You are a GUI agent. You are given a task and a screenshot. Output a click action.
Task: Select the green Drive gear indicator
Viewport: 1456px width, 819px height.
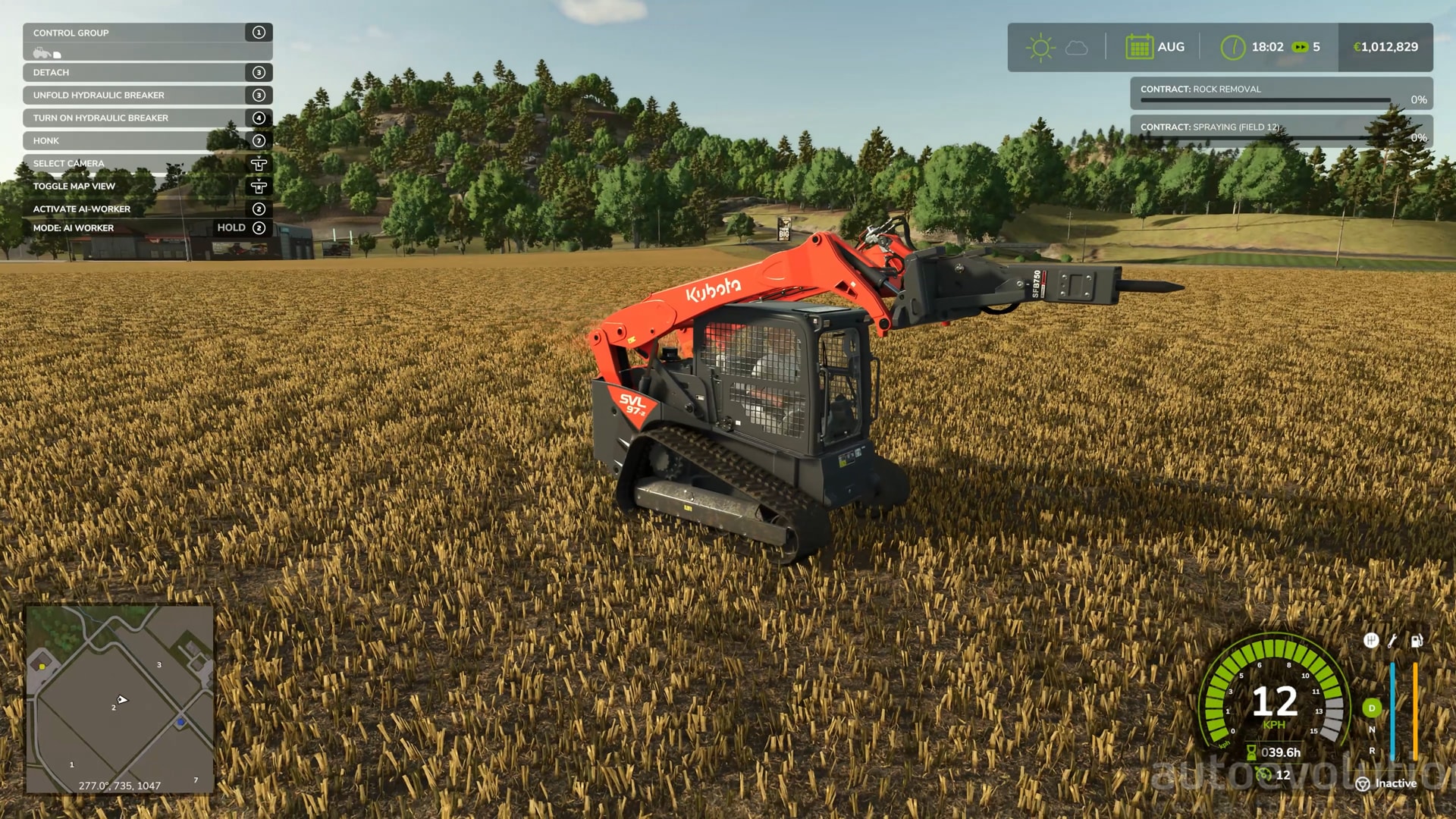click(x=1371, y=708)
